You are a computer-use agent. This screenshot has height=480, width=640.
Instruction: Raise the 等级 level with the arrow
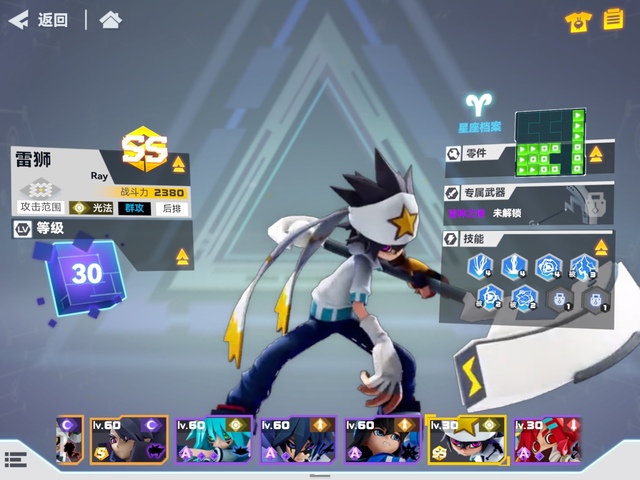(x=182, y=257)
